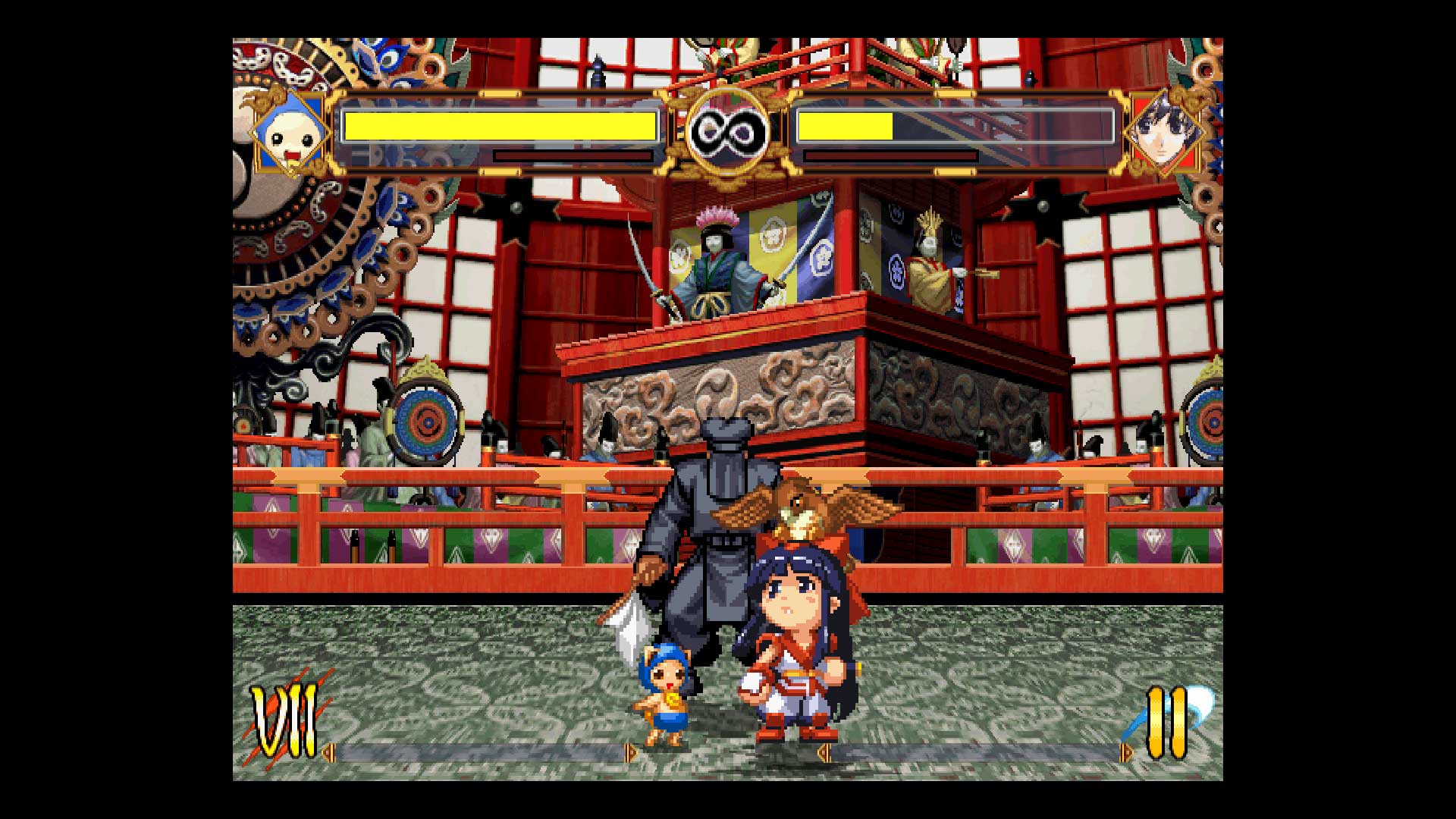
Task: Toggle the left player's yellow health bar
Action: (x=500, y=125)
